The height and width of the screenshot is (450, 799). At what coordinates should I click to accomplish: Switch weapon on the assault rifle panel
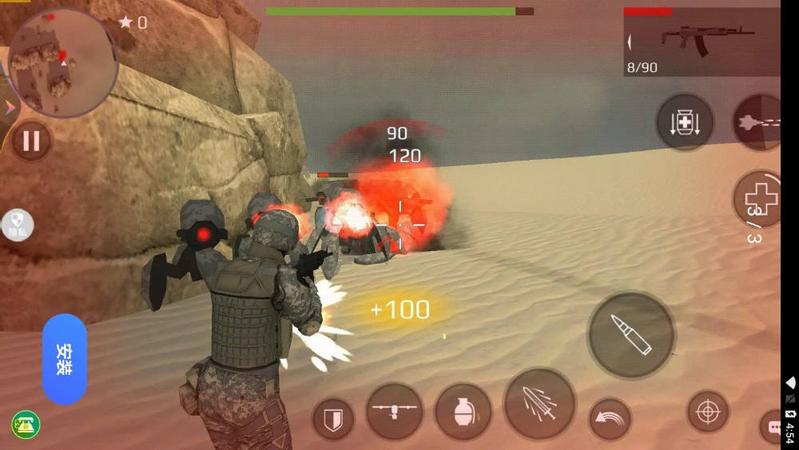[x=701, y=42]
